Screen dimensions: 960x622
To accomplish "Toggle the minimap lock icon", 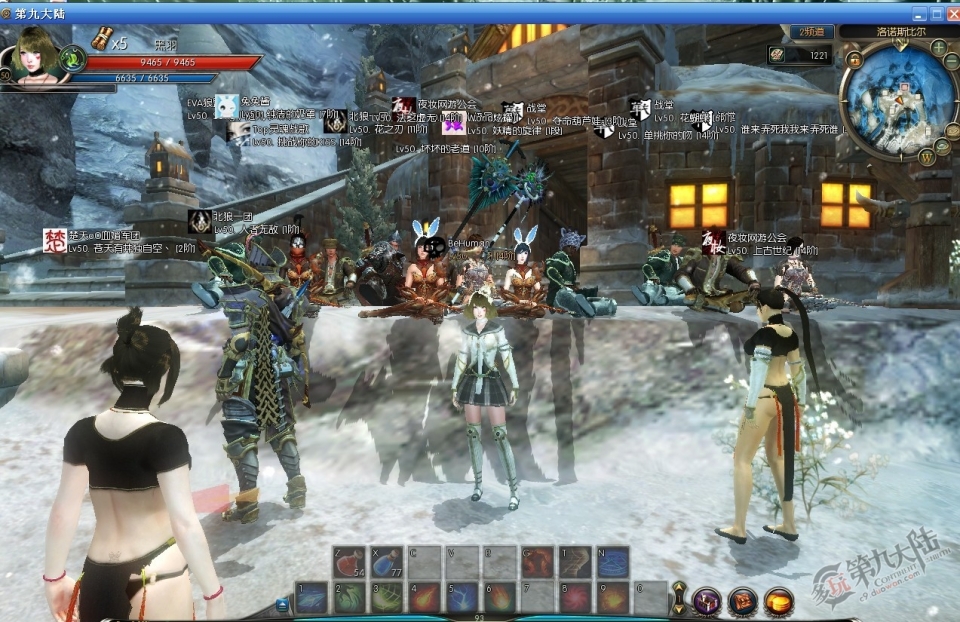I will coord(854,60).
